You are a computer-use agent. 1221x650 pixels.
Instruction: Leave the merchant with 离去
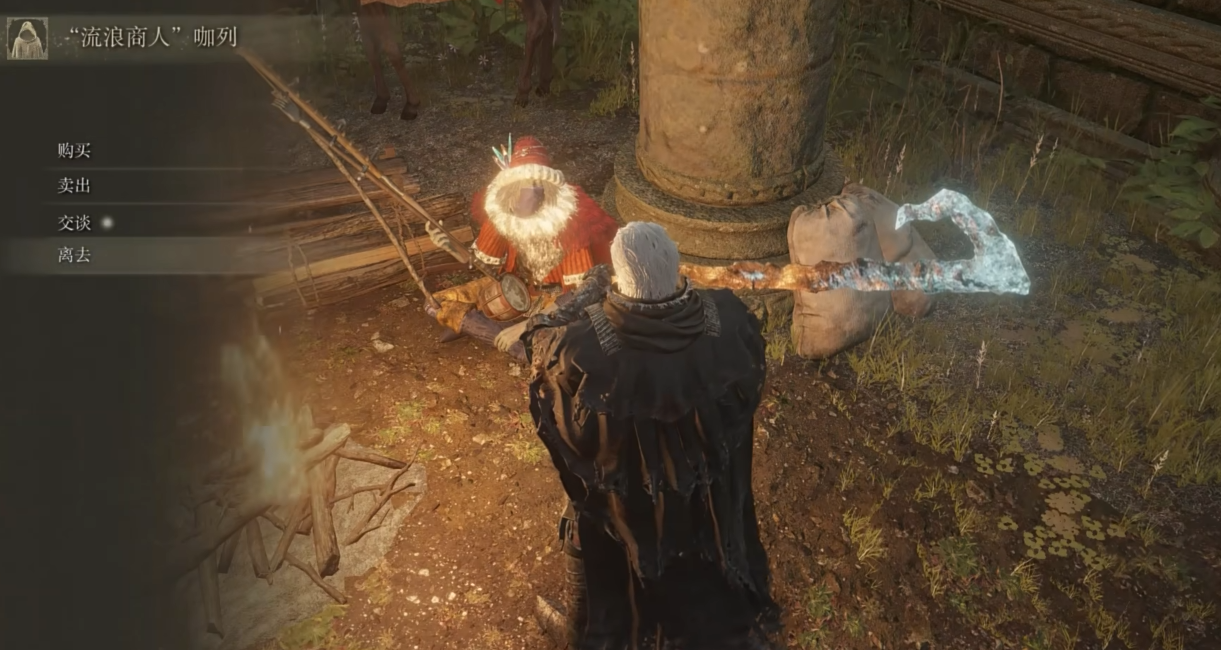tap(75, 256)
